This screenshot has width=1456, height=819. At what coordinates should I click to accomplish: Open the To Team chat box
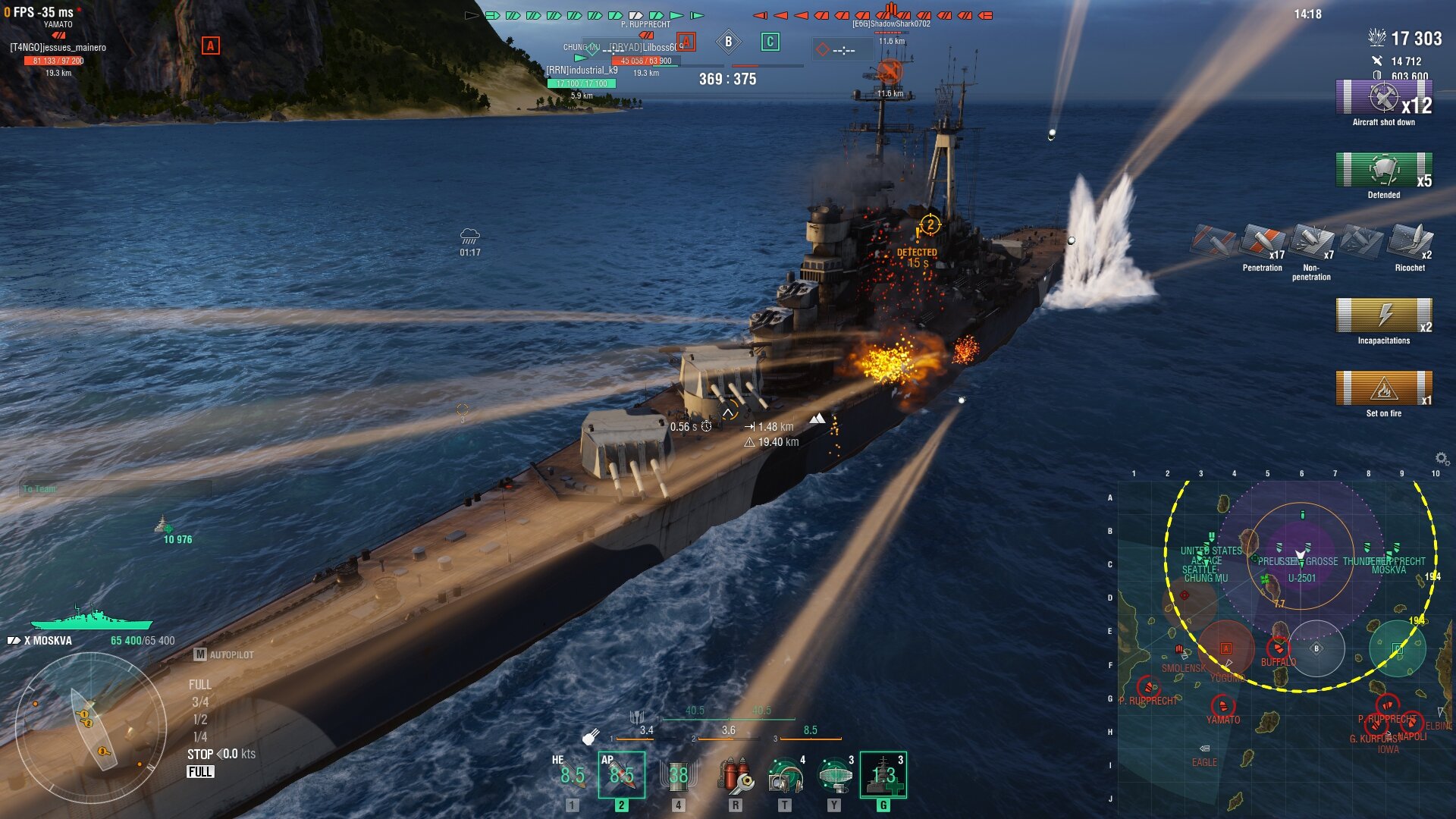coord(114,489)
